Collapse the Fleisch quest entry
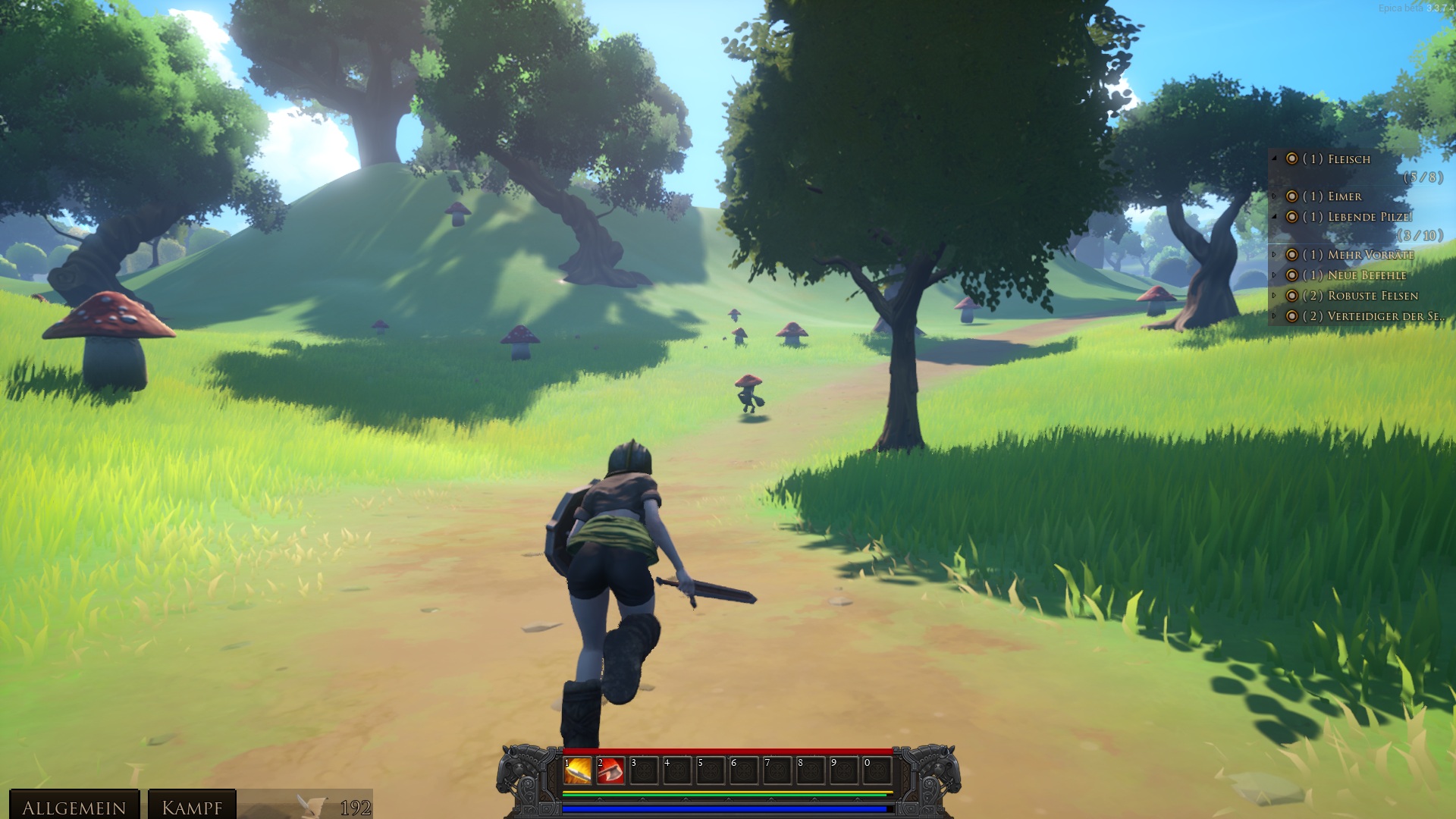 1275,158
